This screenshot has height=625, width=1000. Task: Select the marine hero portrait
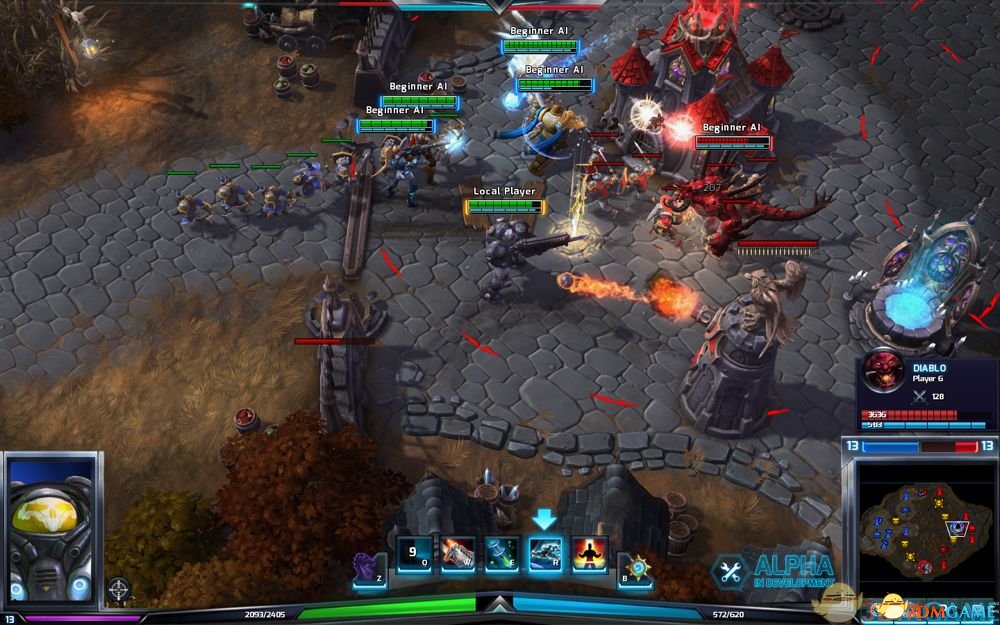click(x=51, y=525)
